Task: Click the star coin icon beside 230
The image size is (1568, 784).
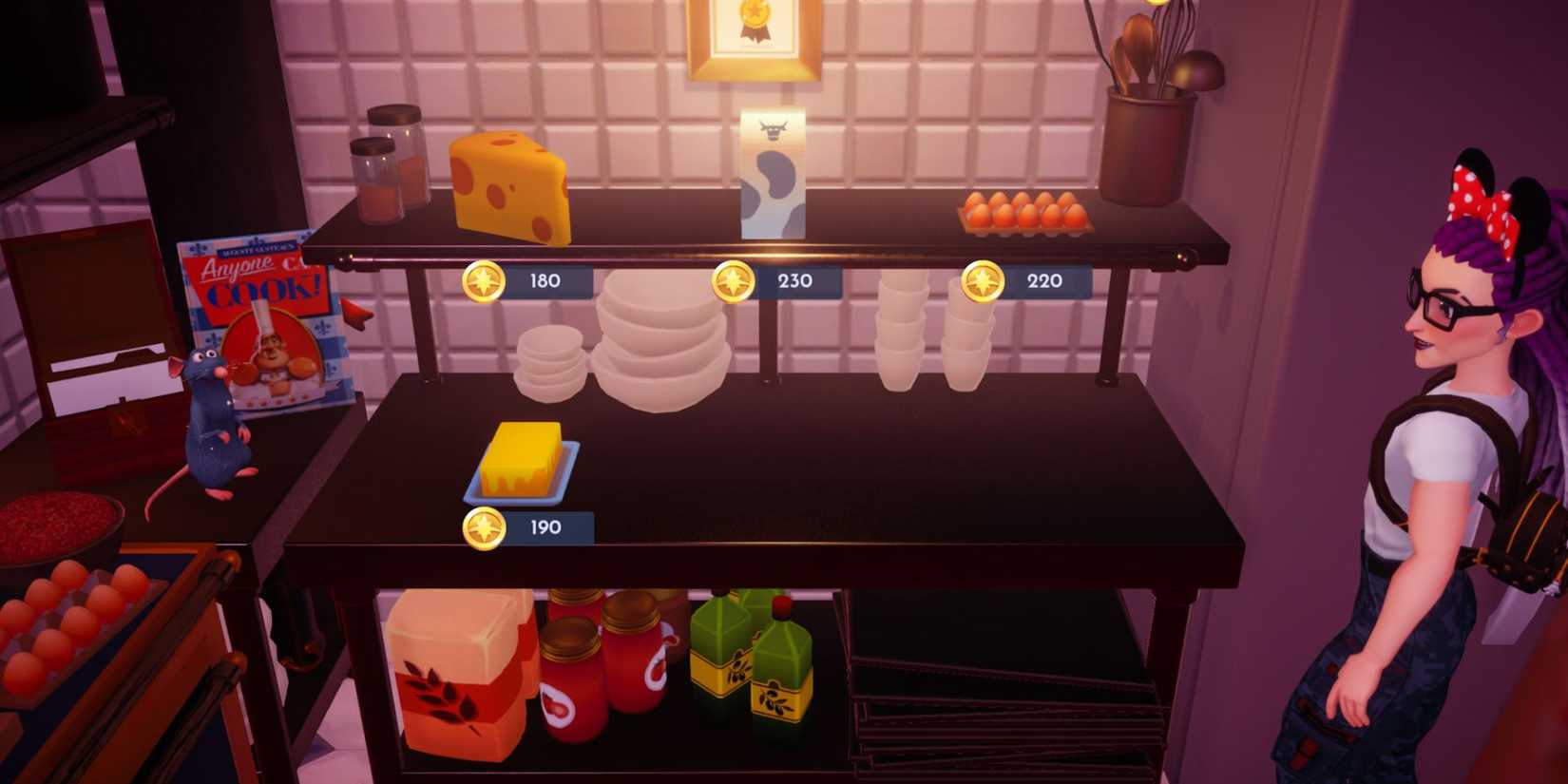Action: point(732,279)
